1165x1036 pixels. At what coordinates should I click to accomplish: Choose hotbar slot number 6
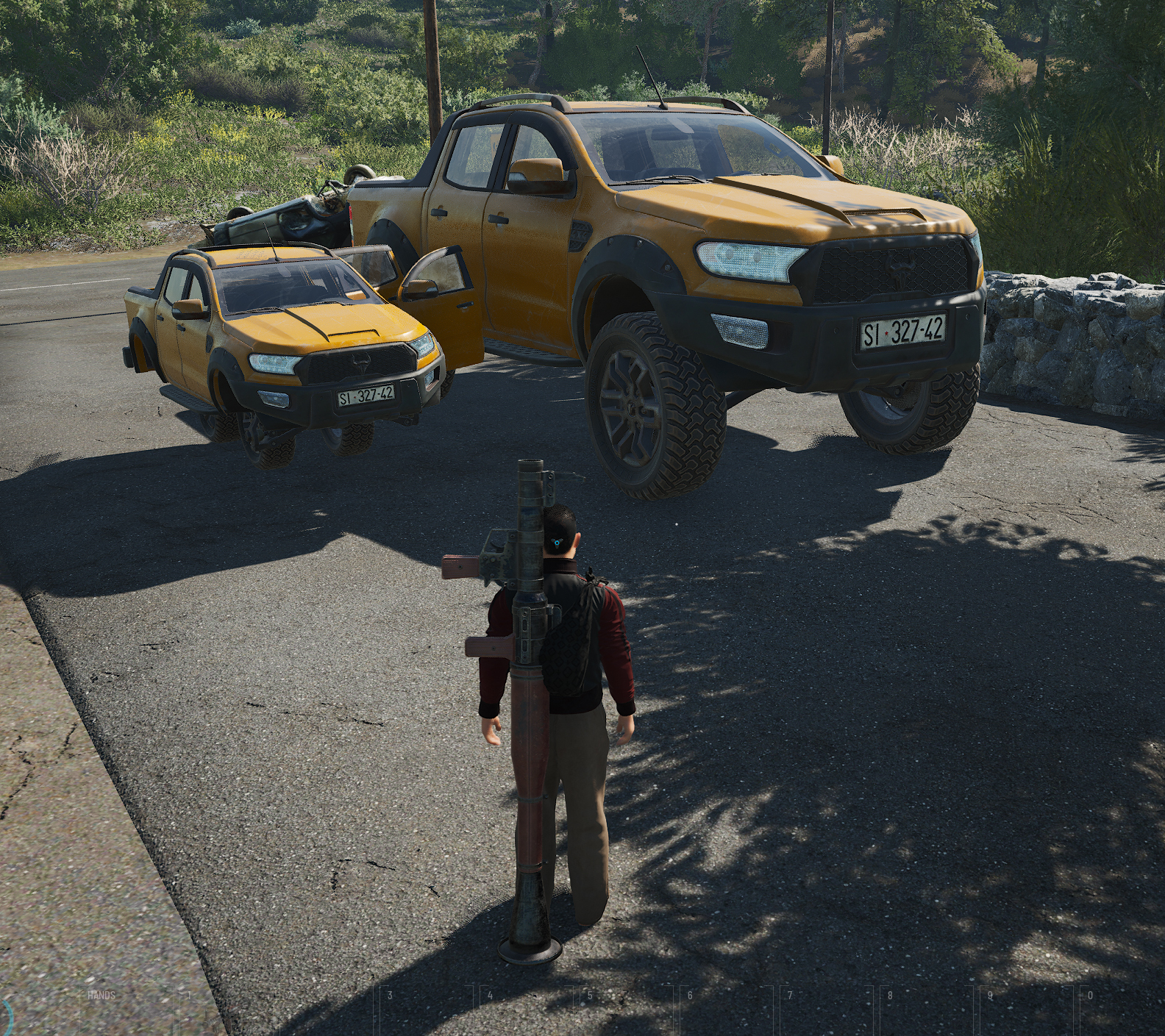[725, 1011]
